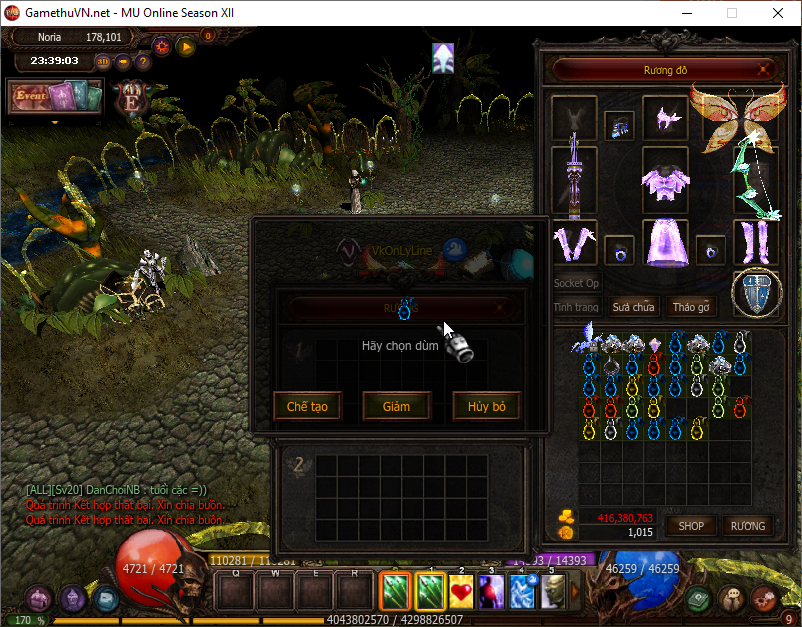Open the RƯƠNG storage button

pos(747,525)
